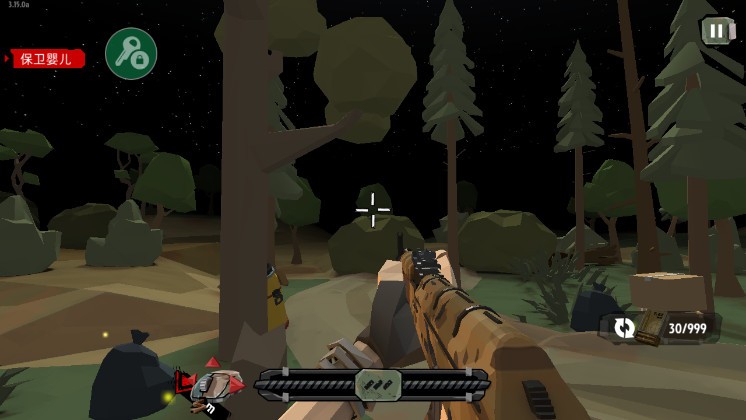Image resolution: width=746 pixels, height=420 pixels.
Task: Select the bullets slot on the weapon bar
Action: point(378,384)
